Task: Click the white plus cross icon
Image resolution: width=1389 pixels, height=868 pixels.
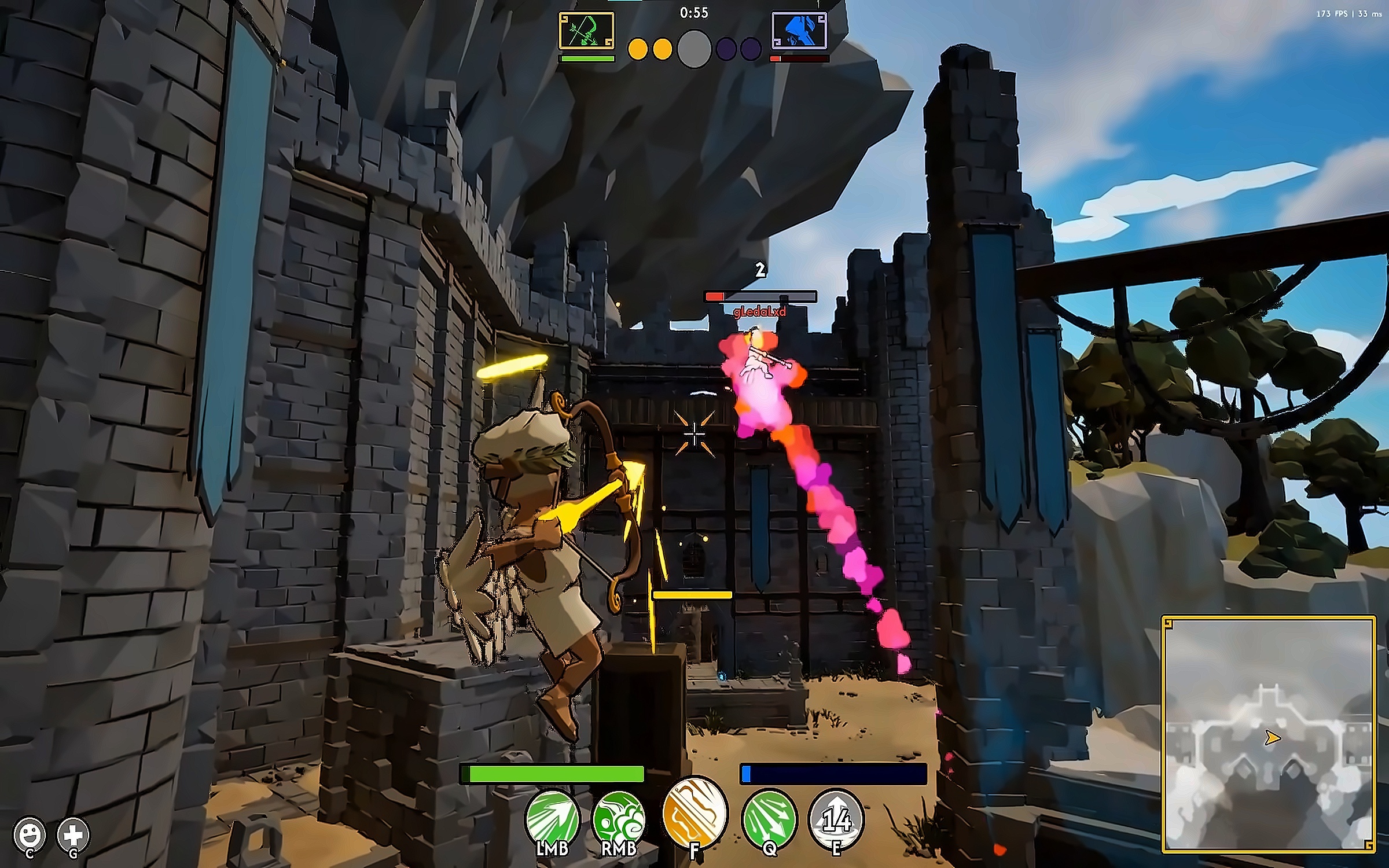Action: tap(74, 834)
